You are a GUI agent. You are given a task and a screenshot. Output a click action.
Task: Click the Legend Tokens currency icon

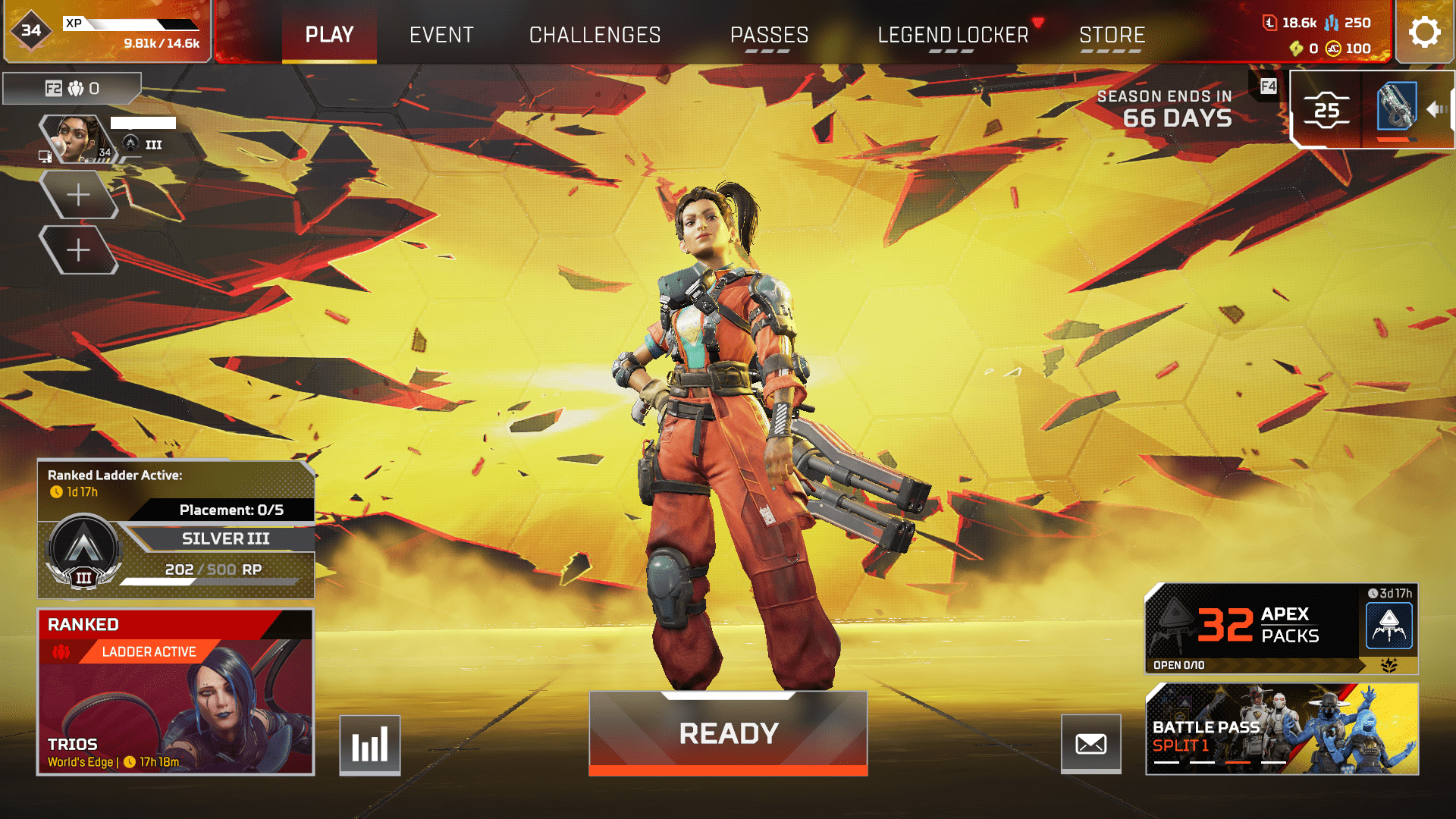point(1271,23)
